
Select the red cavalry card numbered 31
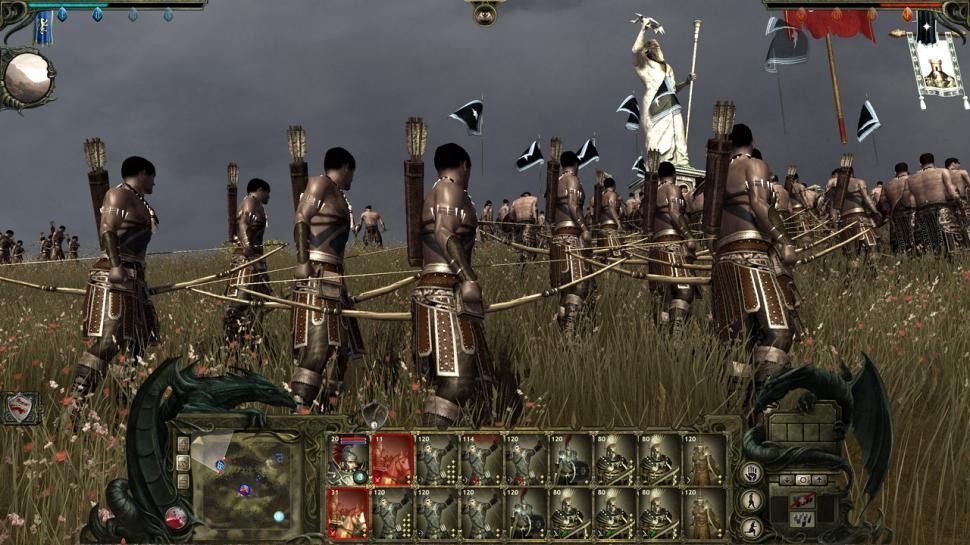pyautogui.click(x=348, y=512)
